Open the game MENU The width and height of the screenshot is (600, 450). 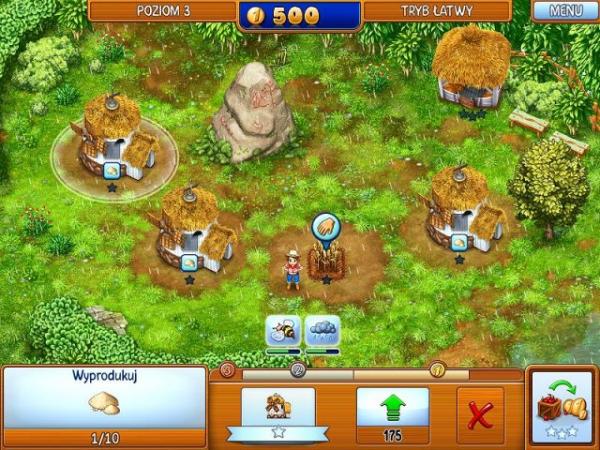pyautogui.click(x=565, y=13)
